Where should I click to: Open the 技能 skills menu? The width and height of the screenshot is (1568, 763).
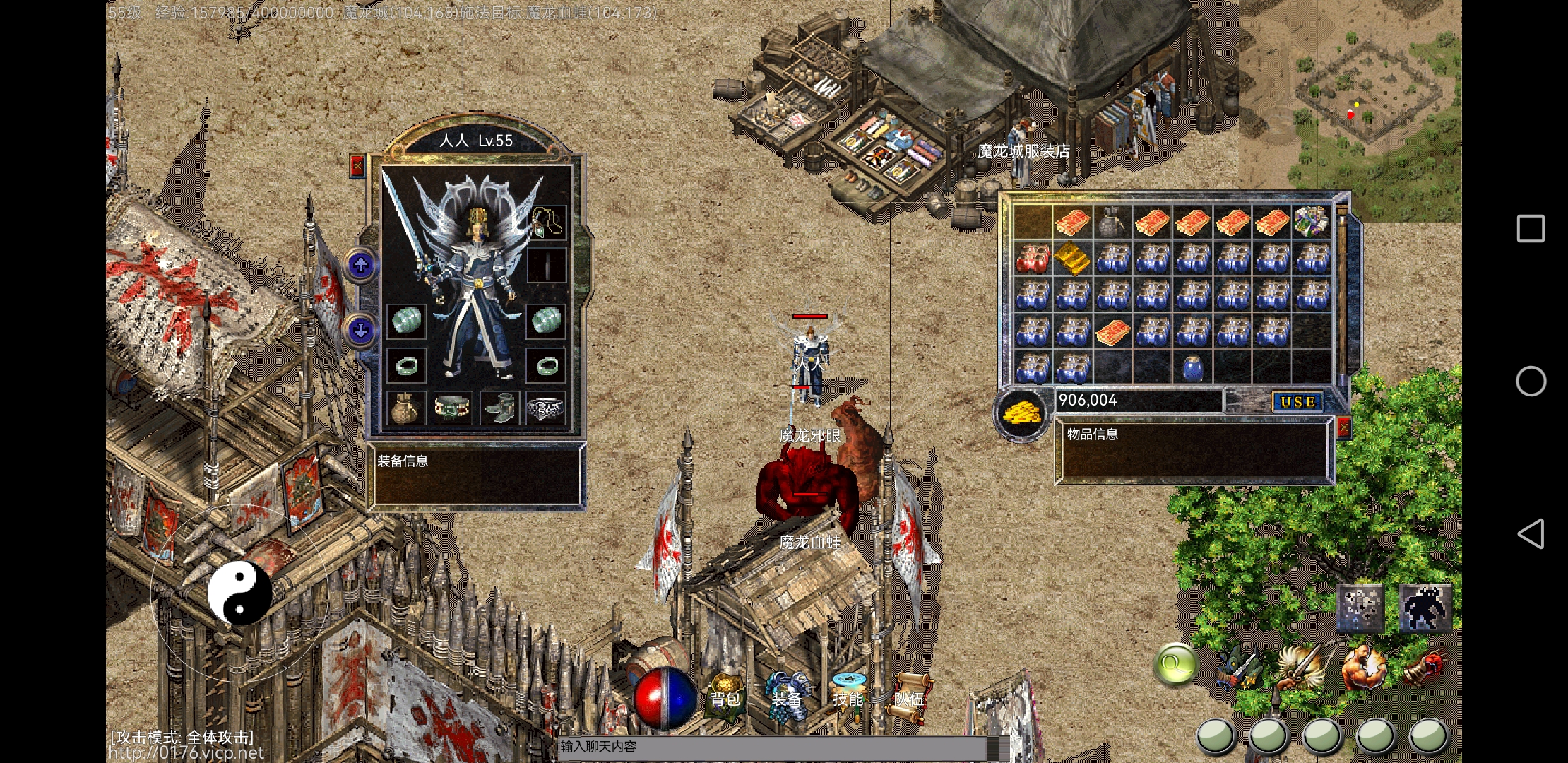point(848,696)
